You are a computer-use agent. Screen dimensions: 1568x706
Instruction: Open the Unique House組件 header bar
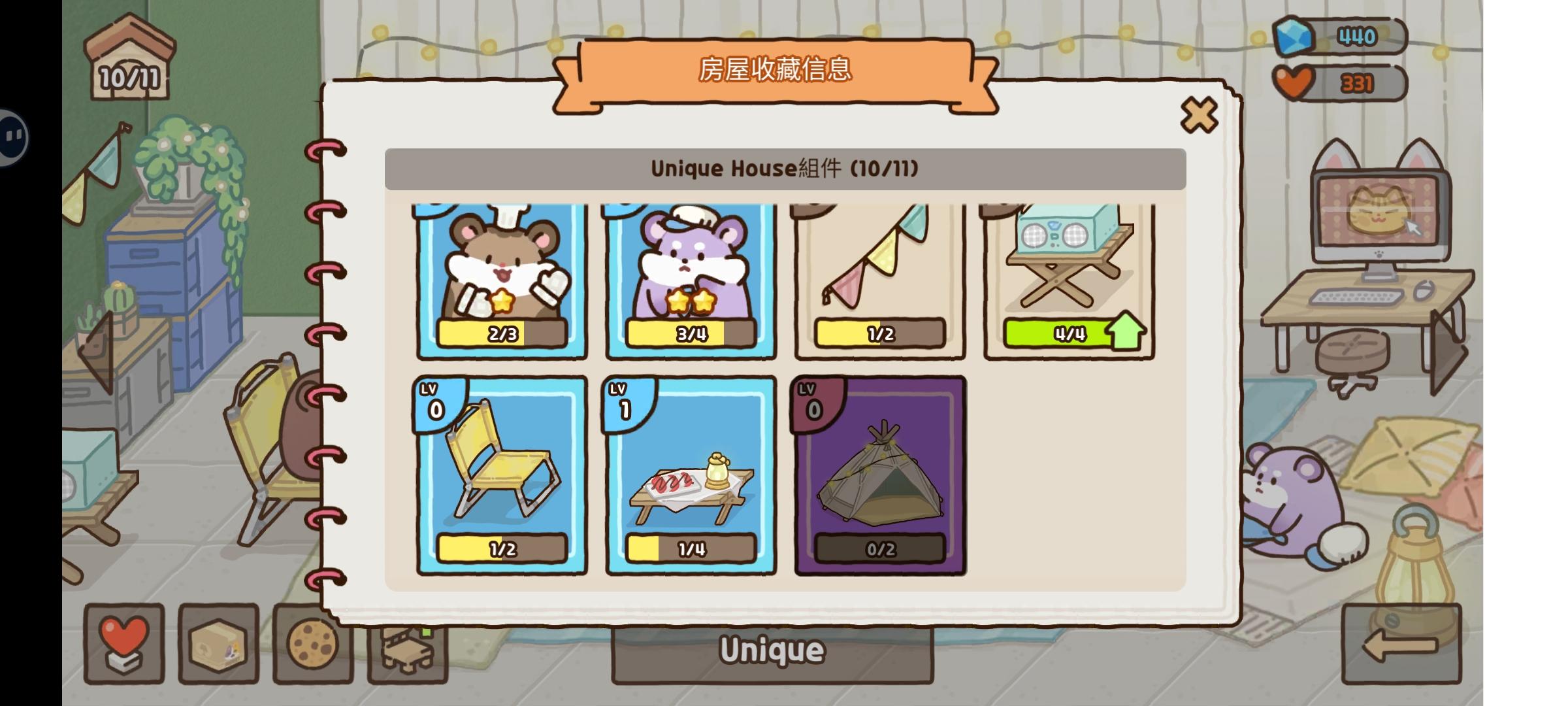(784, 169)
